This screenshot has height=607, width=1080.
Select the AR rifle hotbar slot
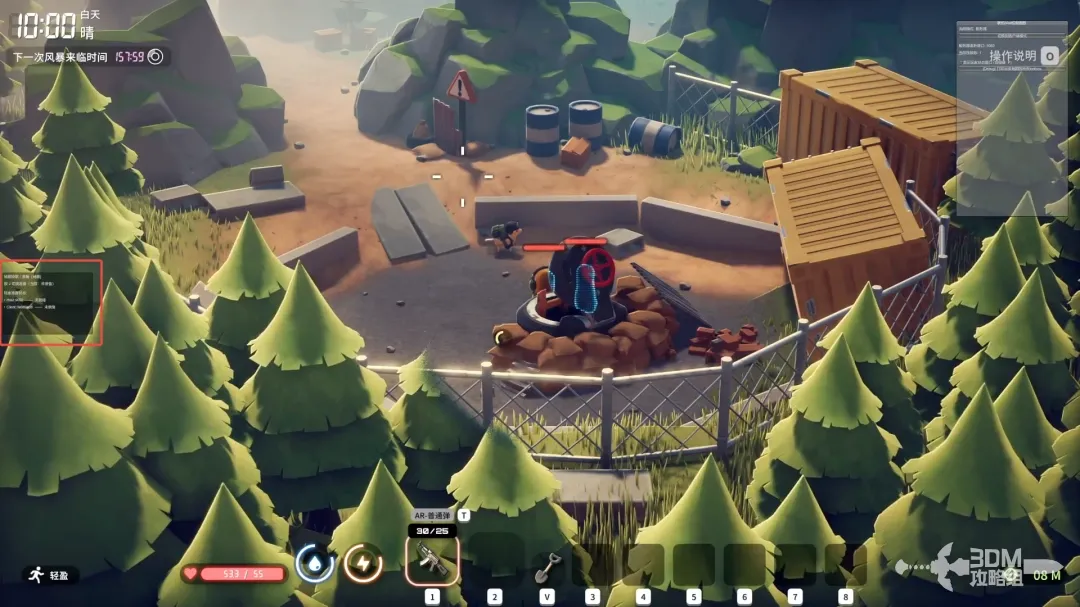[432, 560]
